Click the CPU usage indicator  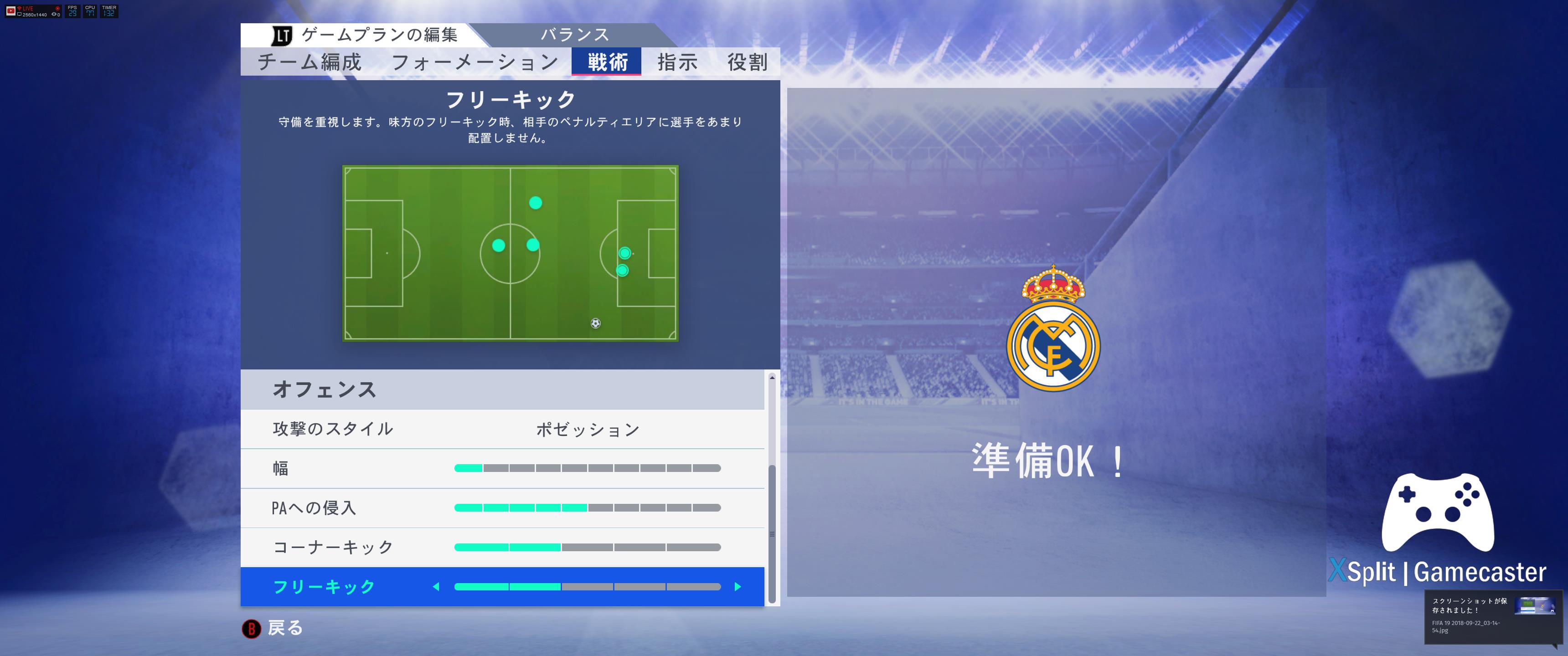pos(91,11)
